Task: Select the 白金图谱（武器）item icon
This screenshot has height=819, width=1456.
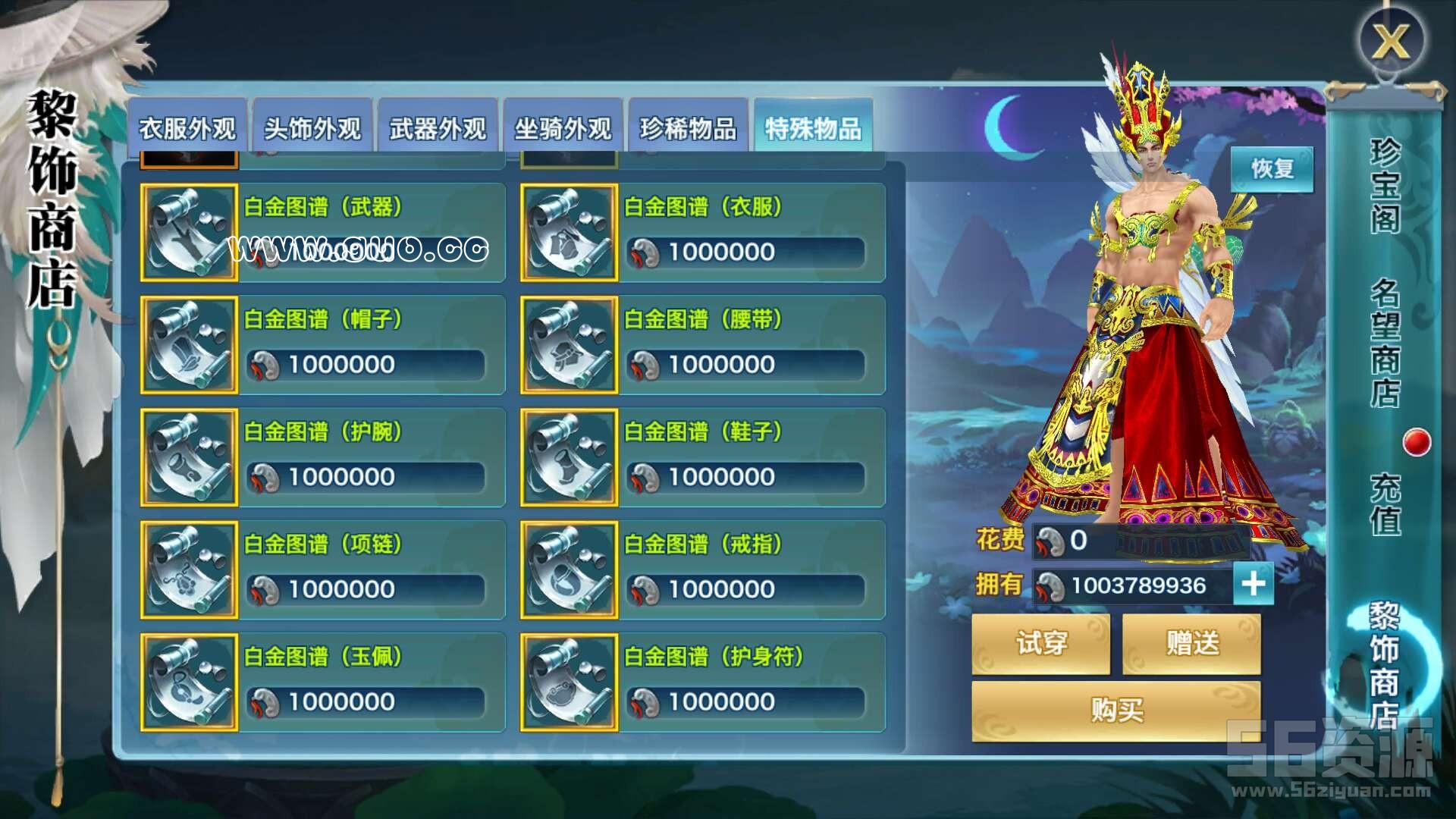Action: pos(188,233)
